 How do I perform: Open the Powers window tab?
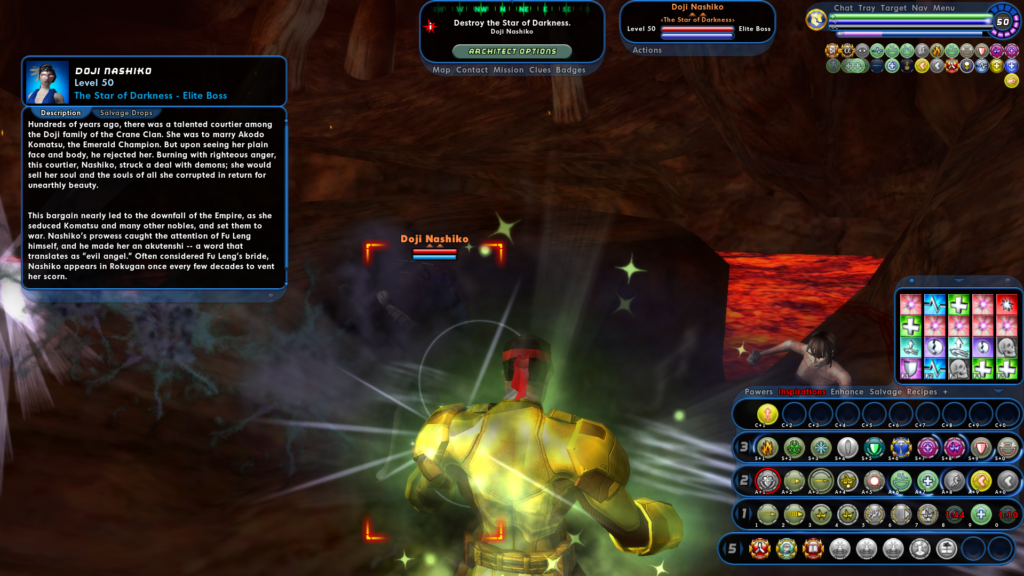coord(759,392)
